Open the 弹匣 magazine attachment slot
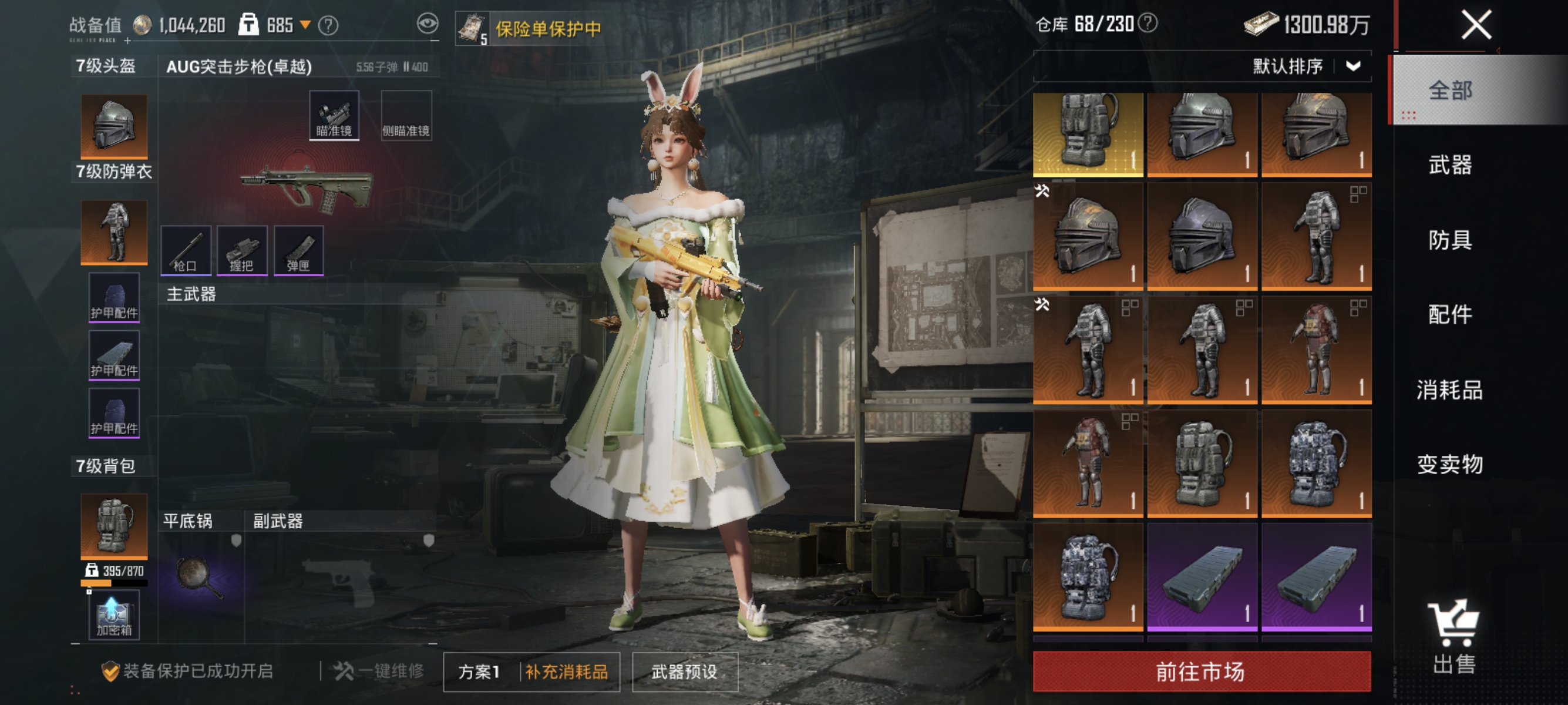1568x705 pixels. click(x=300, y=250)
